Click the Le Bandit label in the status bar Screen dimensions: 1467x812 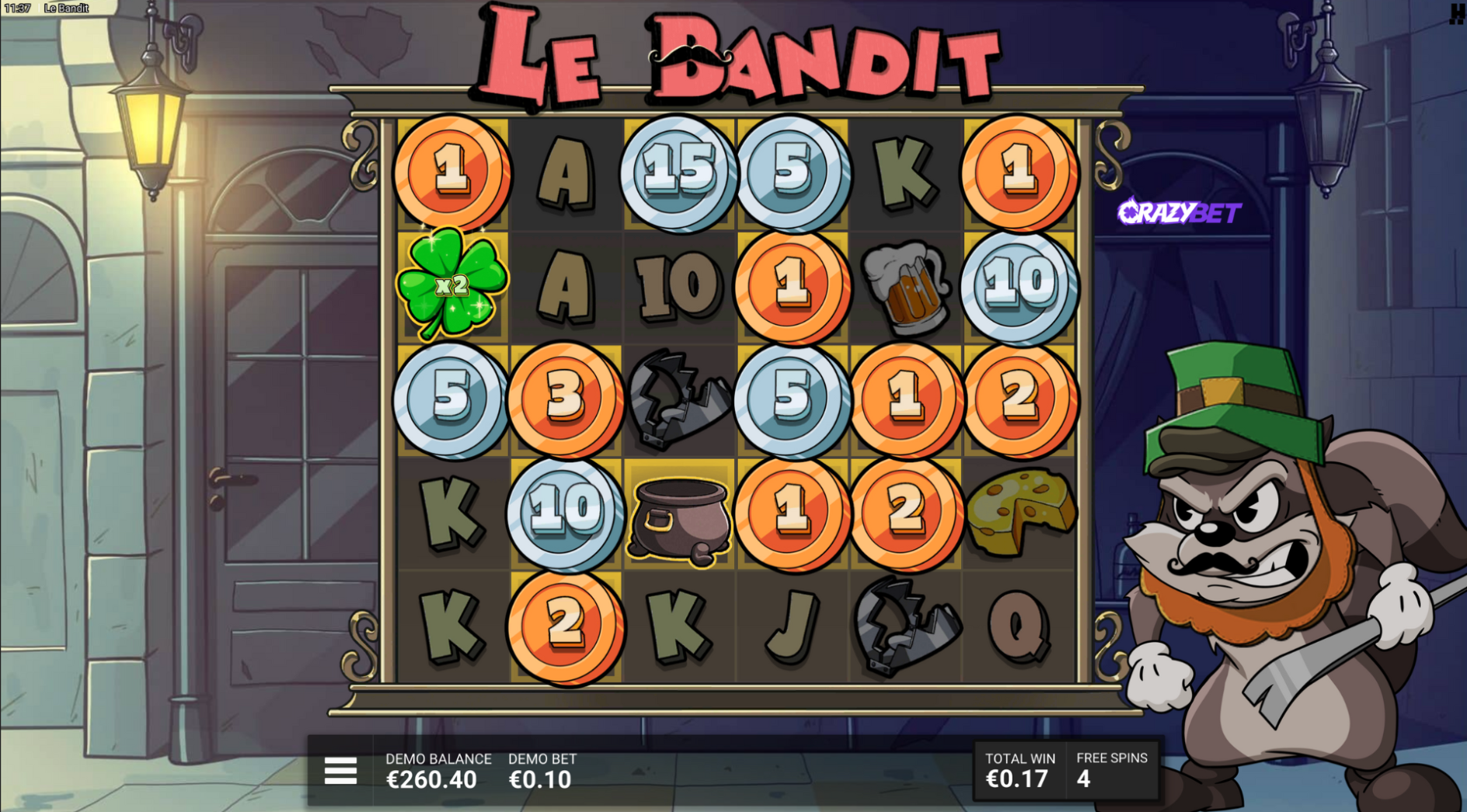pyautogui.click(x=67, y=6)
